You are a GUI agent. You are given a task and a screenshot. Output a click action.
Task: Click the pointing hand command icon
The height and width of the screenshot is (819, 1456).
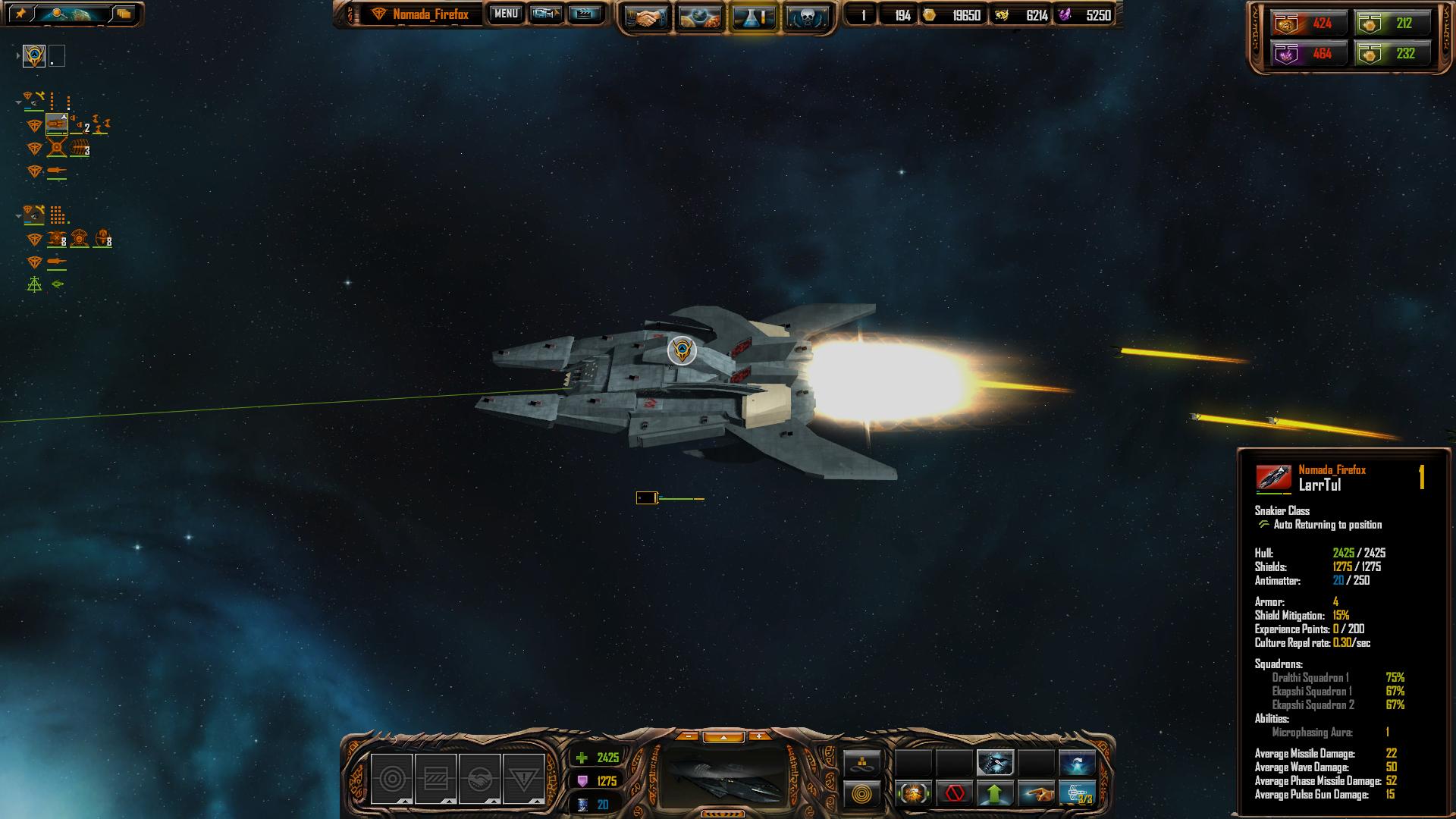click(1036, 794)
